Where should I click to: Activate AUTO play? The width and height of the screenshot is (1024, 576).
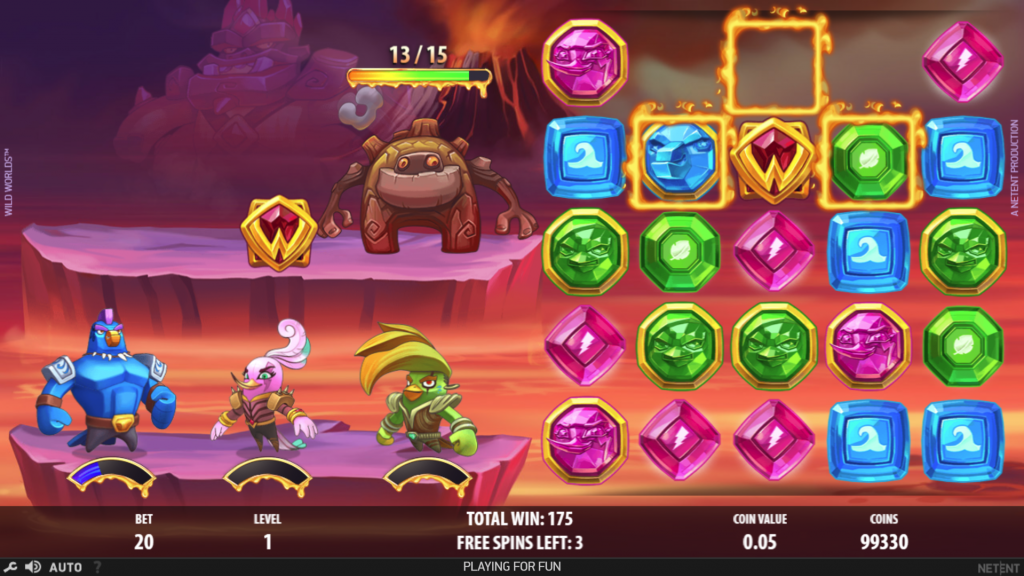66,567
